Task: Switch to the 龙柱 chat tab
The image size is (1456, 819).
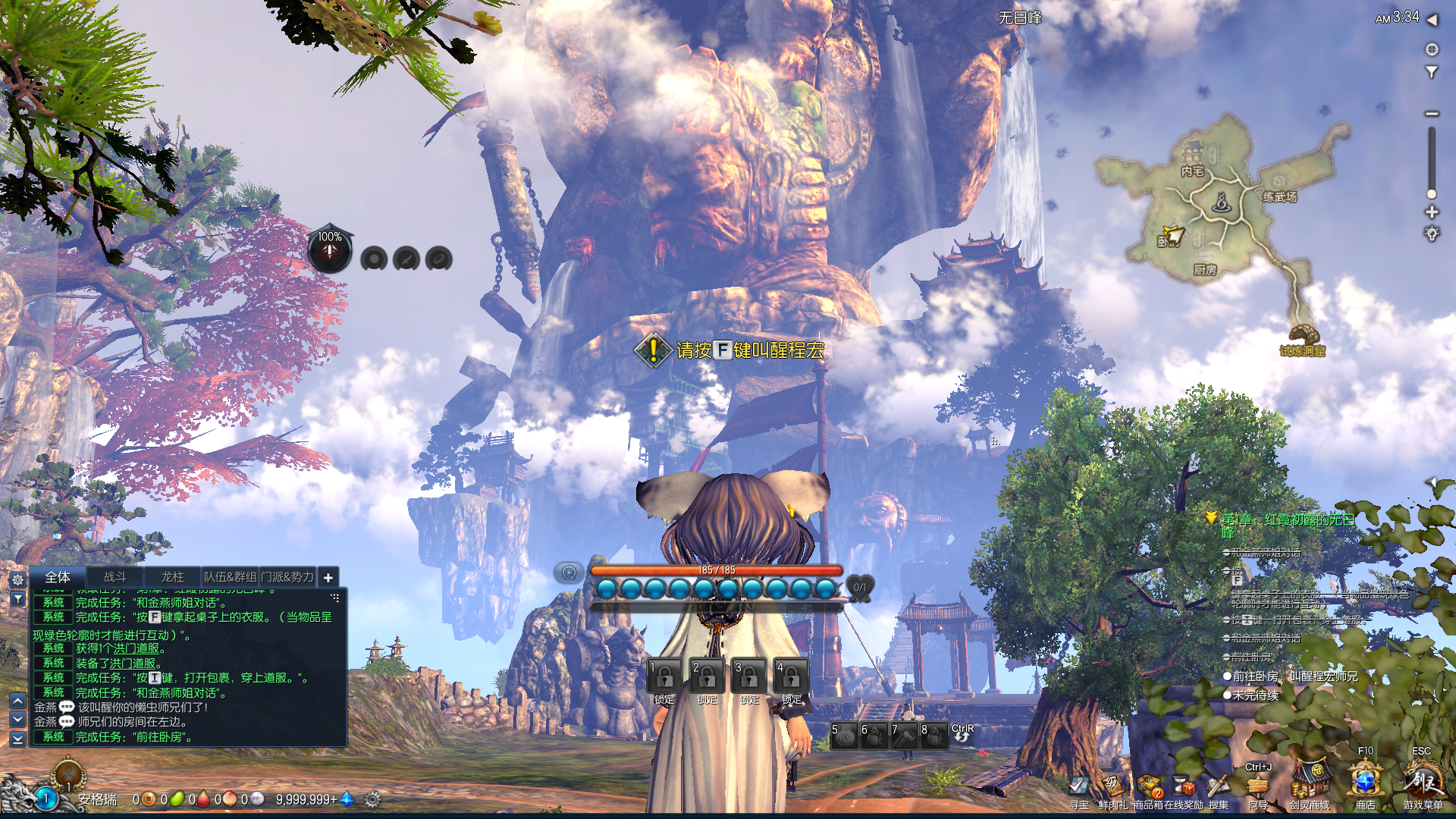Action: click(x=172, y=577)
